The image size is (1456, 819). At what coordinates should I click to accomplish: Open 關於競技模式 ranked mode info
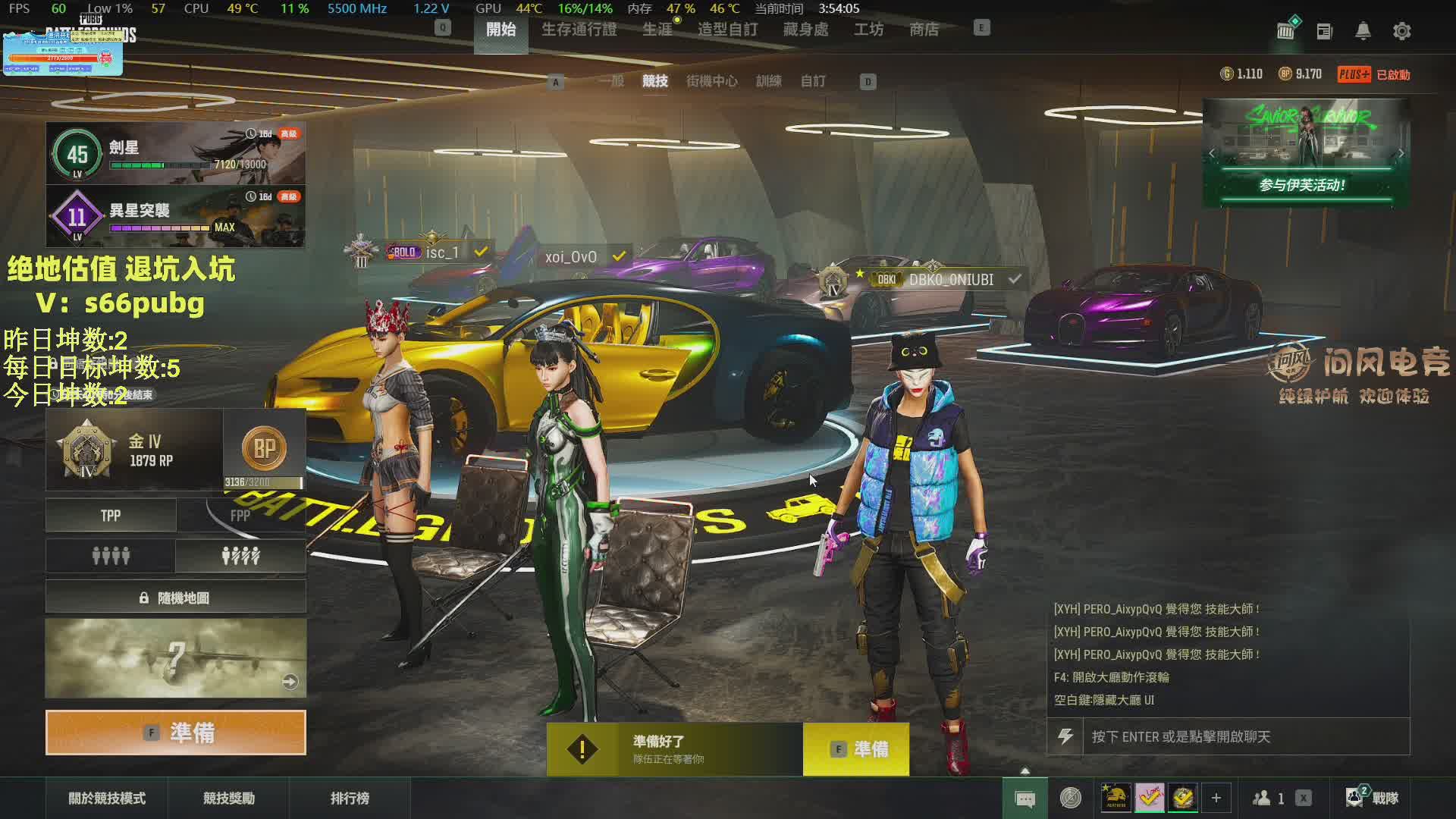(x=107, y=798)
